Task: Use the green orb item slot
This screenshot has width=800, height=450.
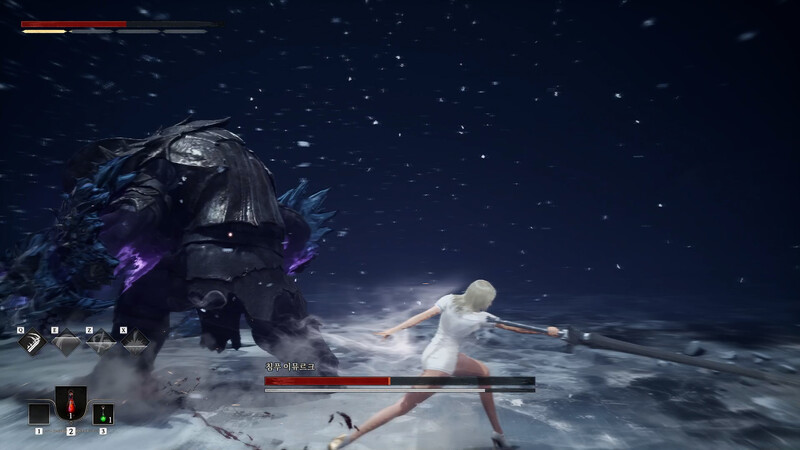Action: (x=103, y=413)
